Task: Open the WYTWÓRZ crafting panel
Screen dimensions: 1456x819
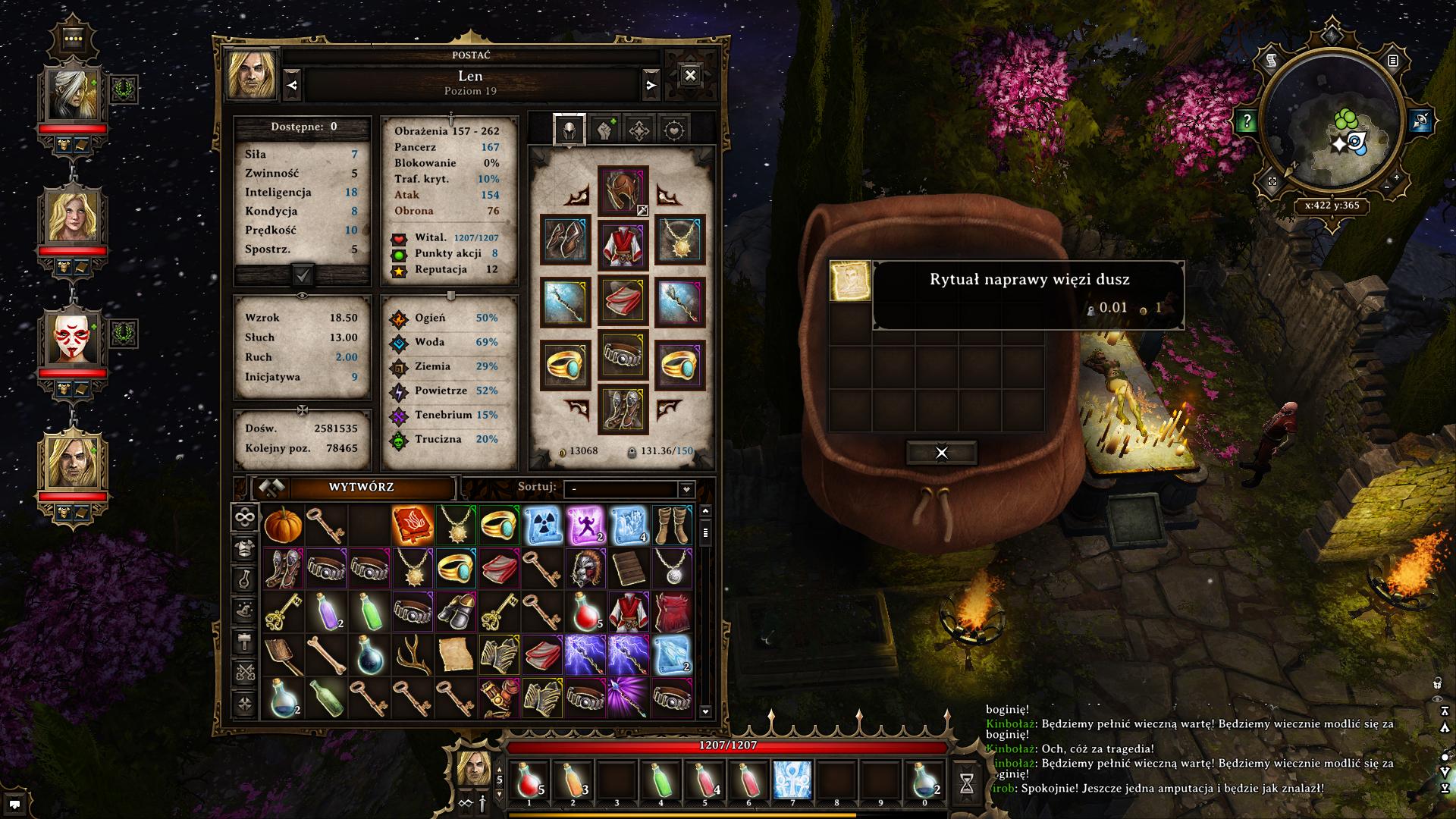Action: [360, 488]
